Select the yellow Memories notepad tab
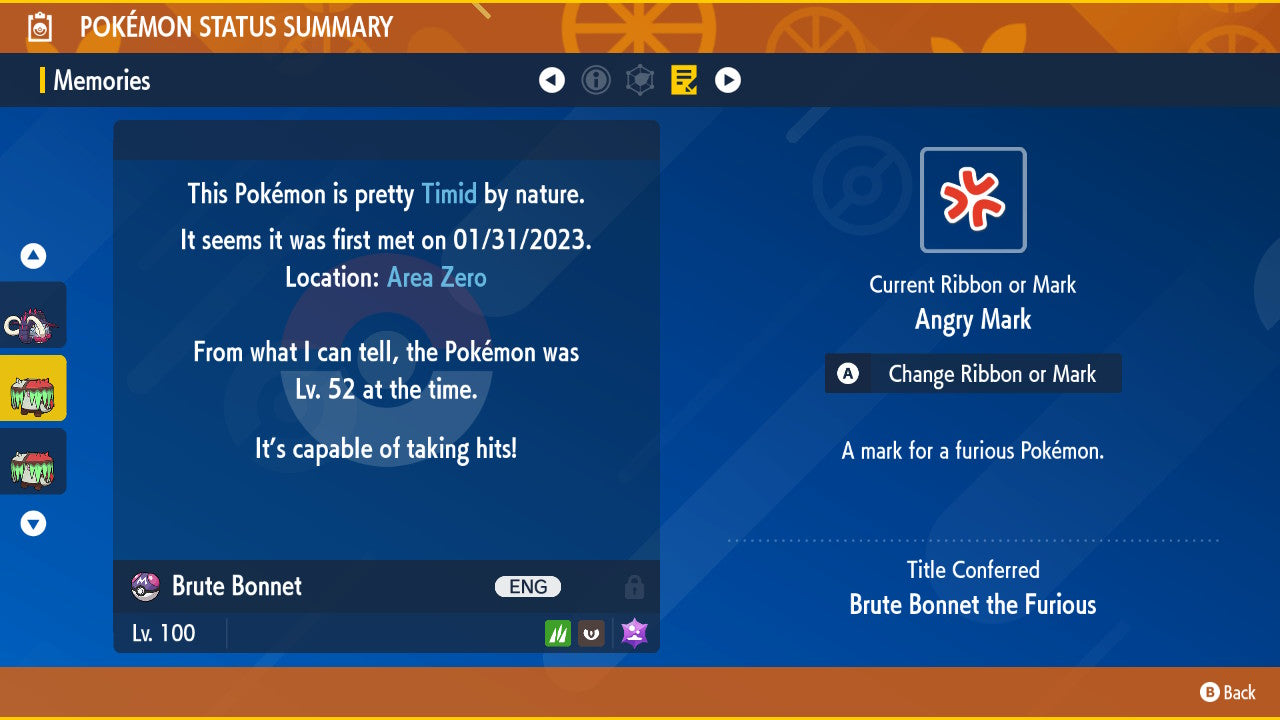The height and width of the screenshot is (720, 1280). pos(685,80)
